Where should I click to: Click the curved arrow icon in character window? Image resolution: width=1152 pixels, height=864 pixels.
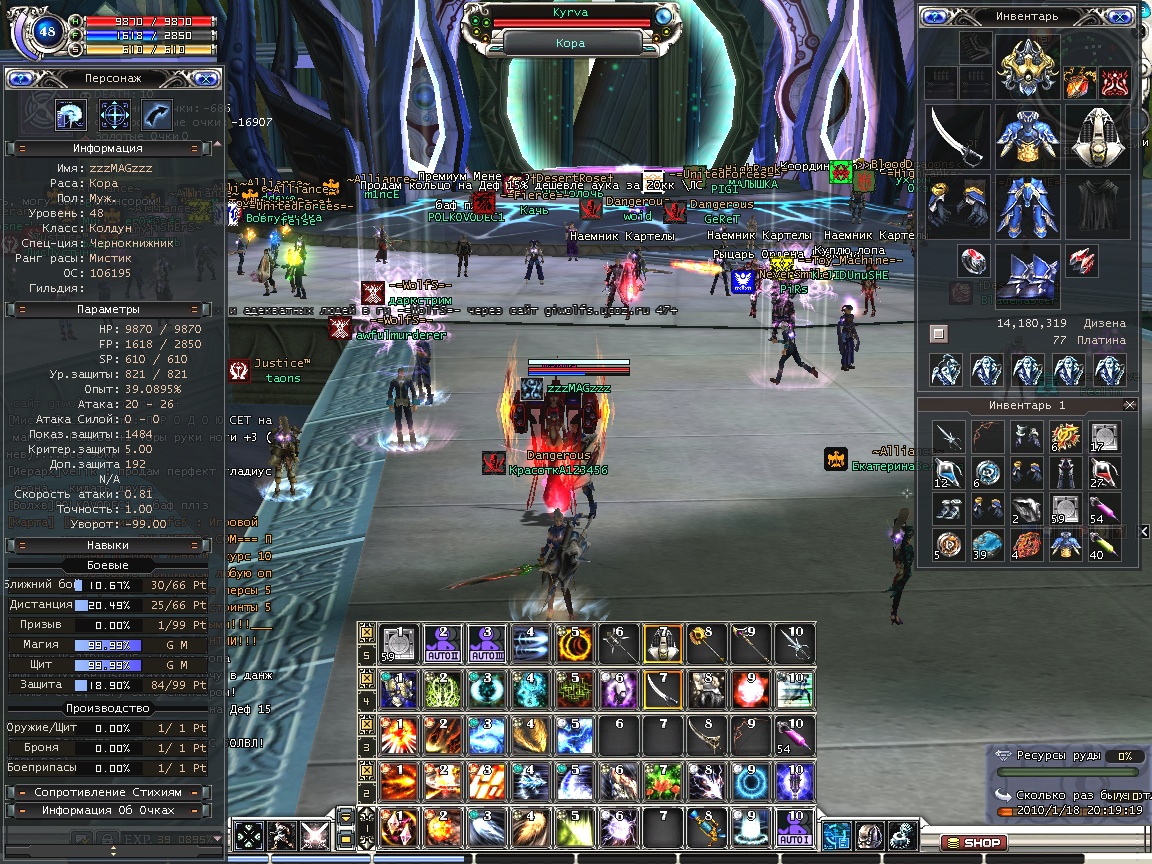(157, 114)
